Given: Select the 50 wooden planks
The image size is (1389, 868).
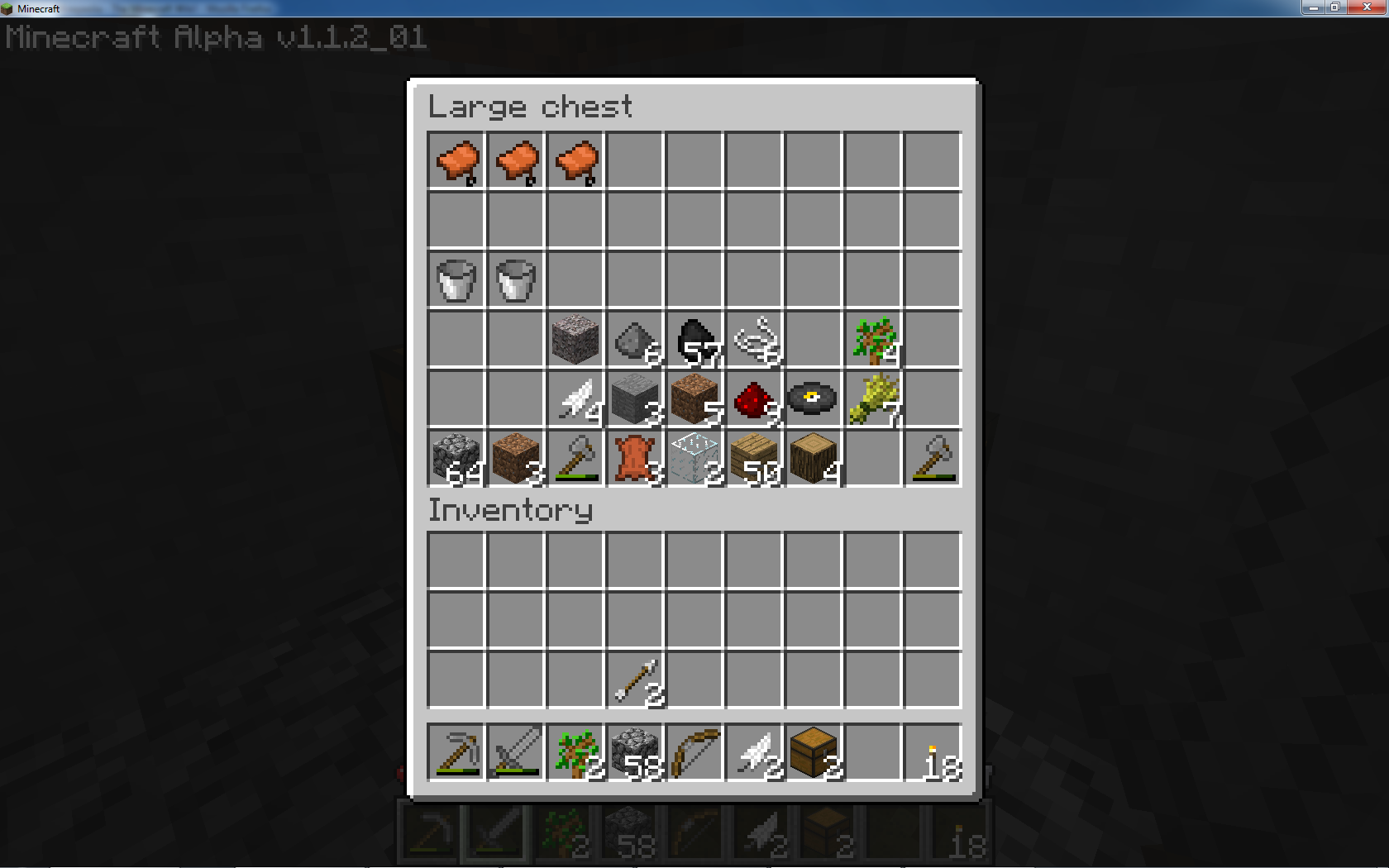Looking at the screenshot, I should [754, 460].
